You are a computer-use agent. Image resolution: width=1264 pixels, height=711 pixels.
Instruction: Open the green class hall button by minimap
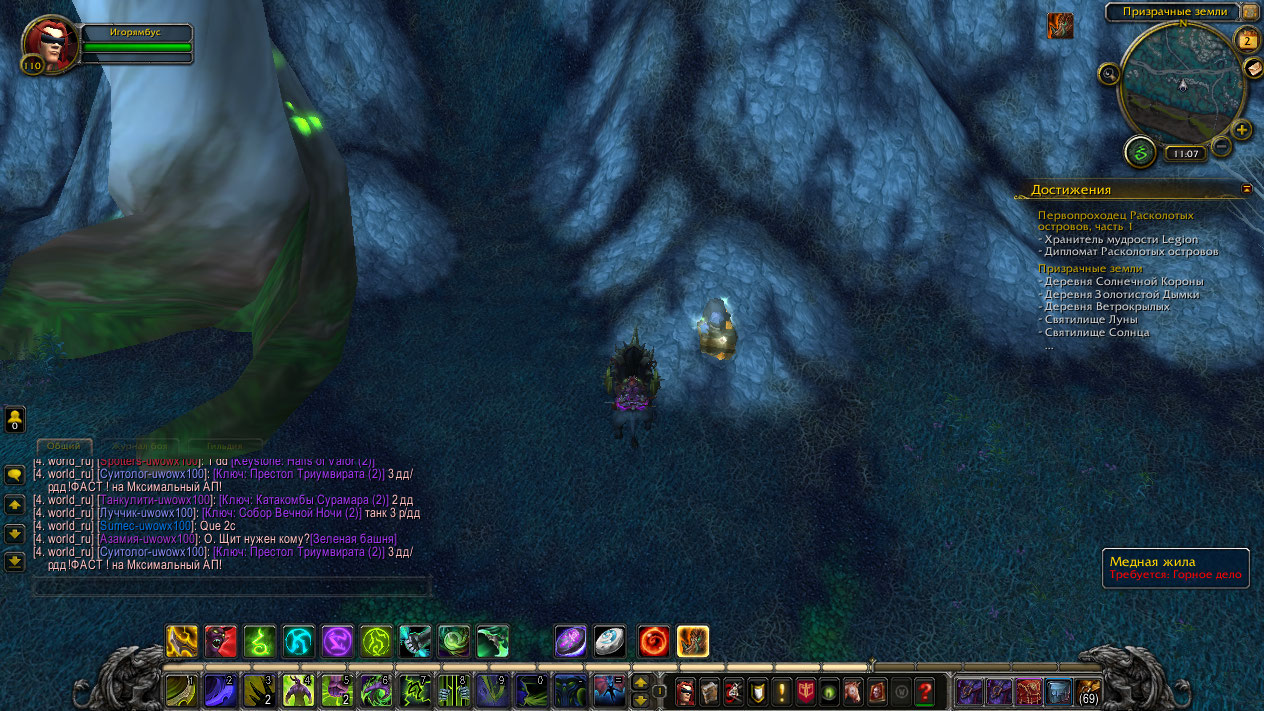[1140, 153]
